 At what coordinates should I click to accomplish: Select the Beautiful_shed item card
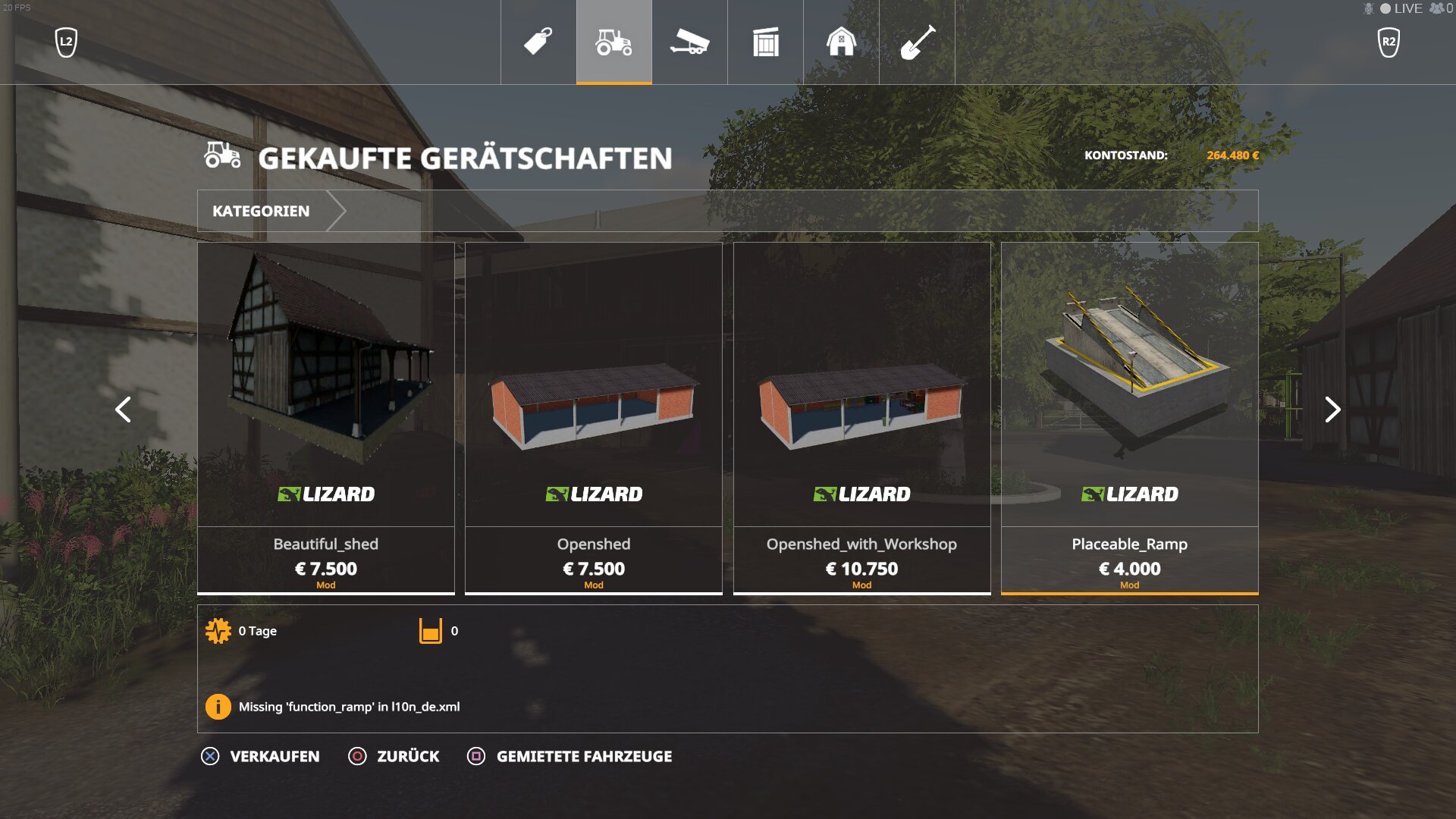point(326,417)
